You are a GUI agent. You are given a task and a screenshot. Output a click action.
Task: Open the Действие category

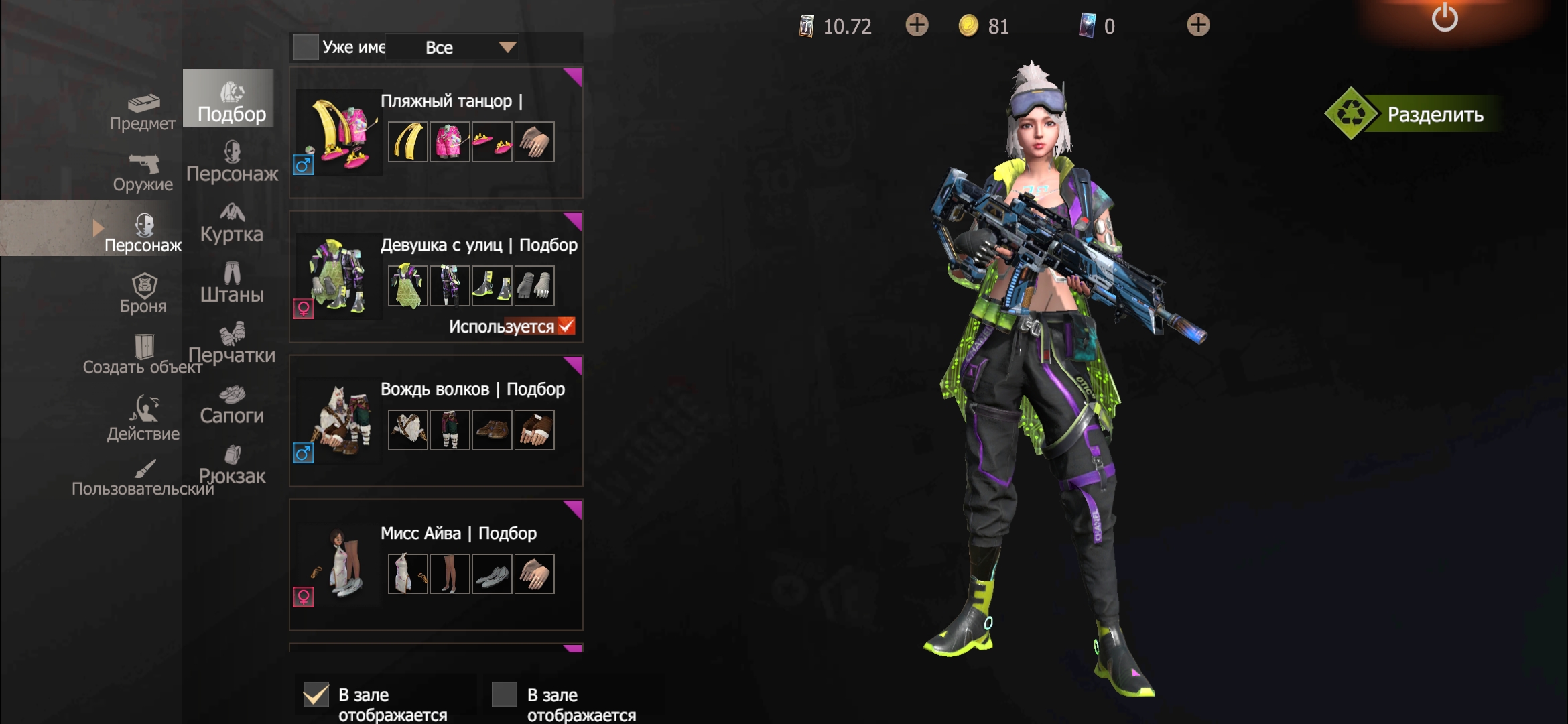click(143, 418)
